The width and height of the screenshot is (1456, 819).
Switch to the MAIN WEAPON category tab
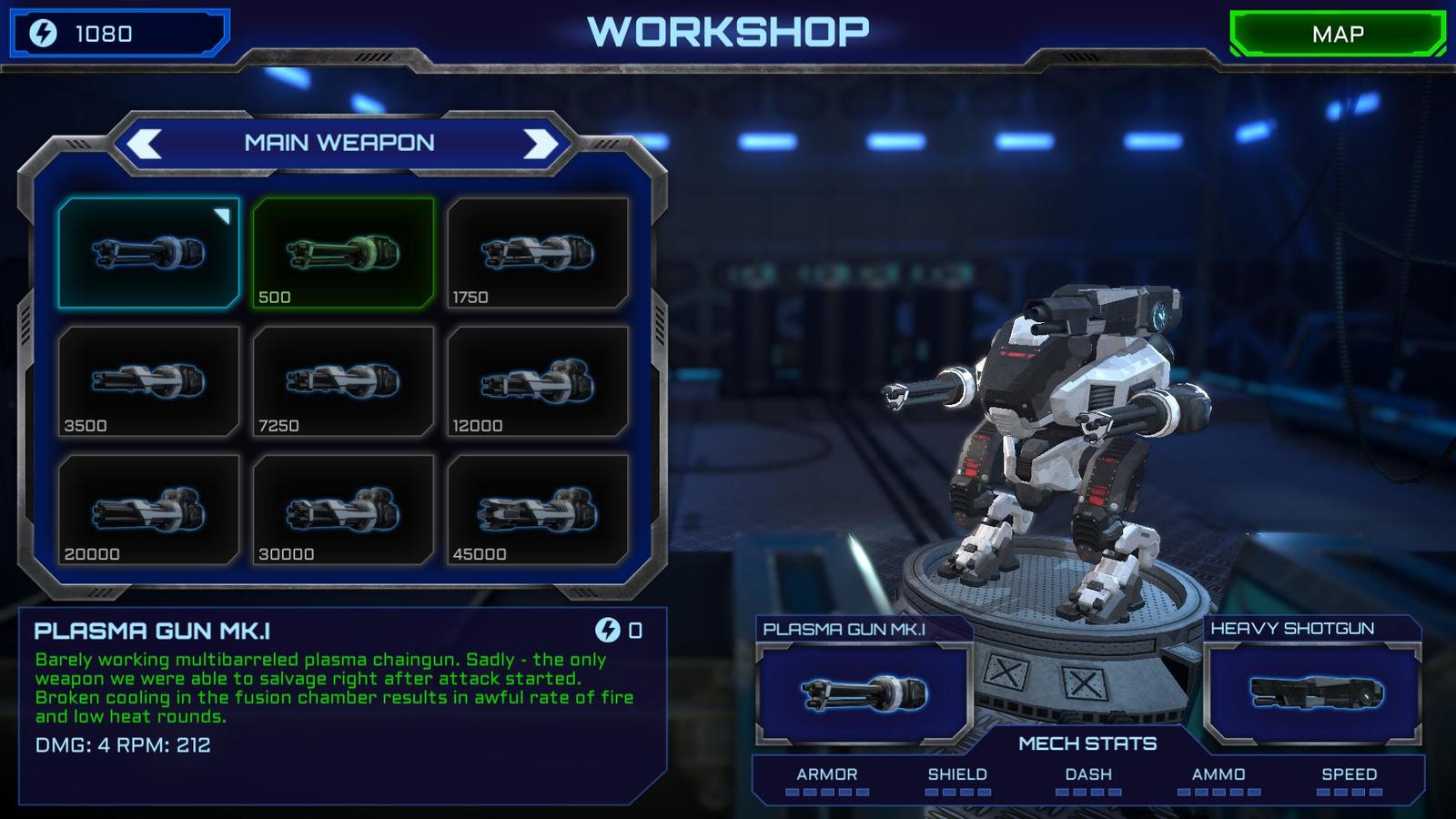pos(341,143)
